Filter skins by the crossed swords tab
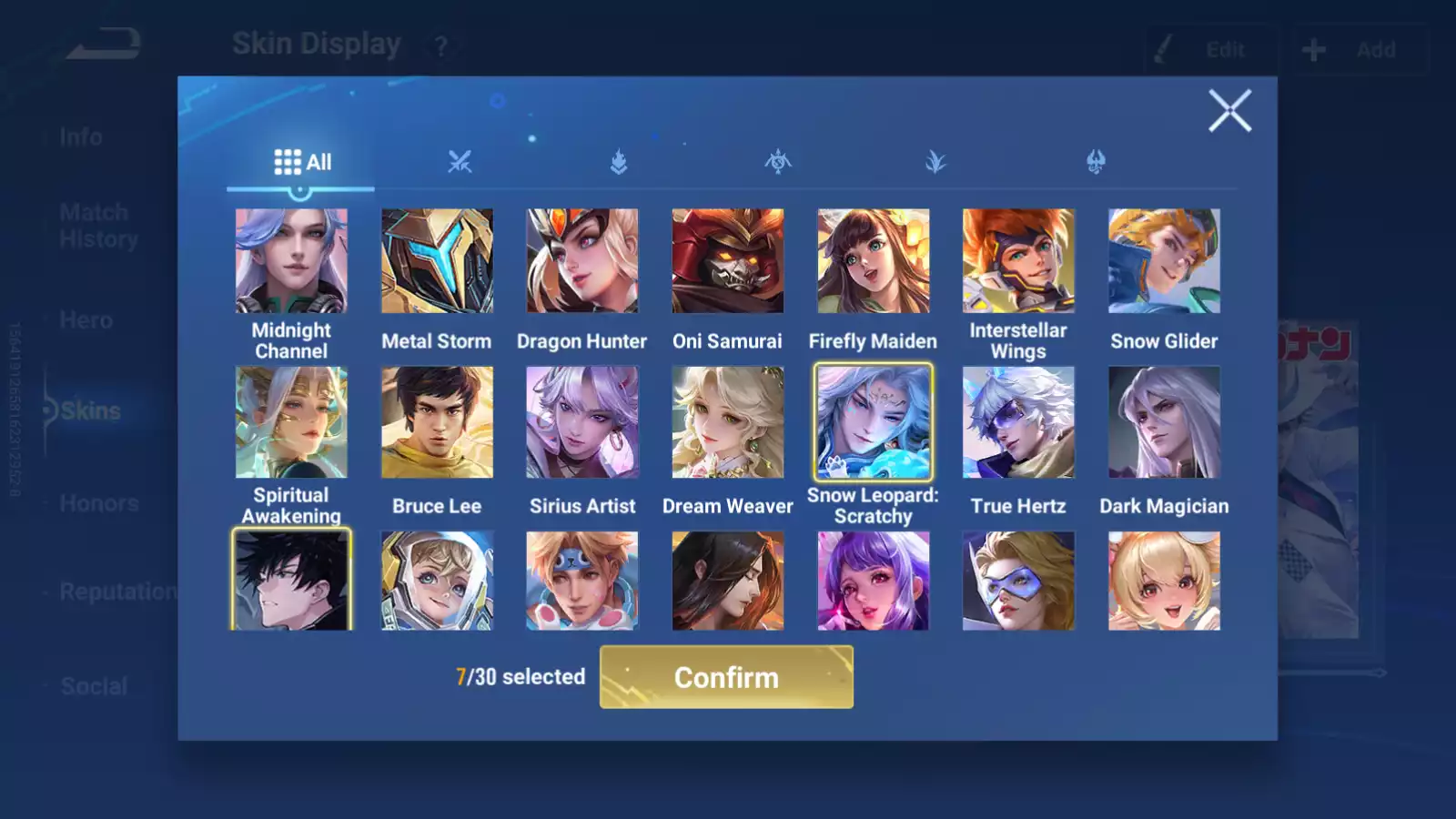The image size is (1456, 819). pos(460,162)
